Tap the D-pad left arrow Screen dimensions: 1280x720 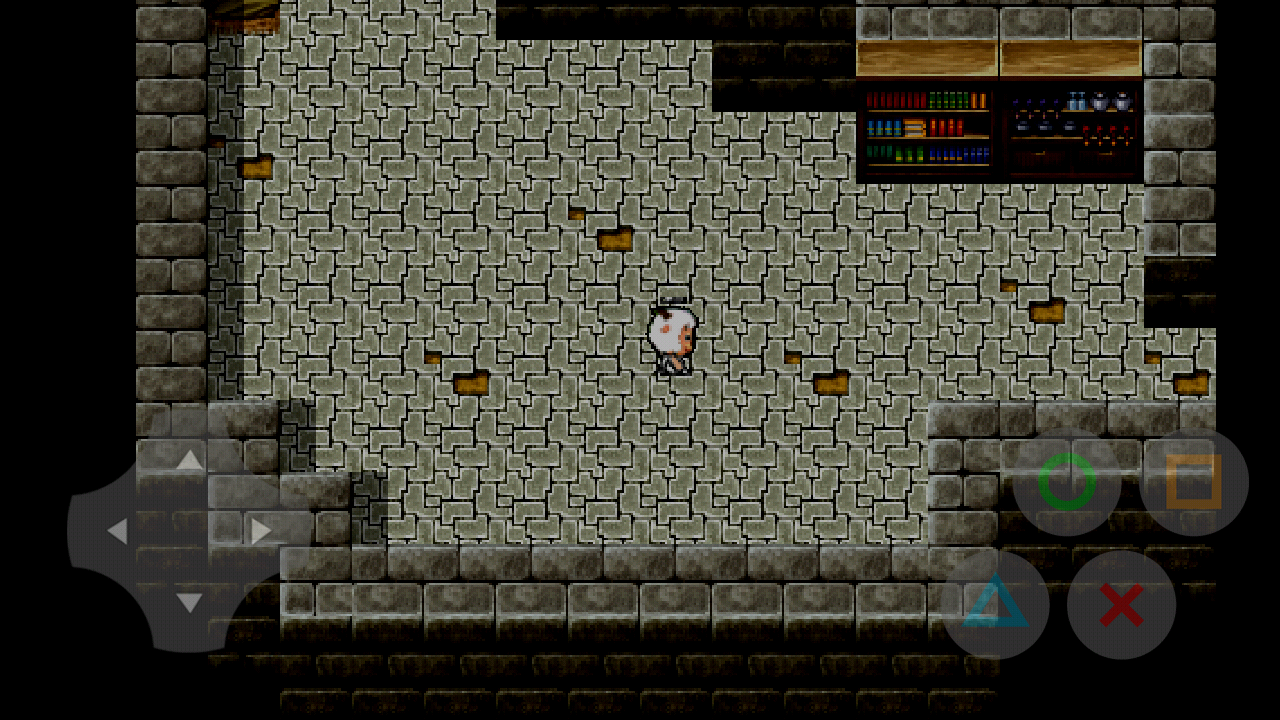117,531
